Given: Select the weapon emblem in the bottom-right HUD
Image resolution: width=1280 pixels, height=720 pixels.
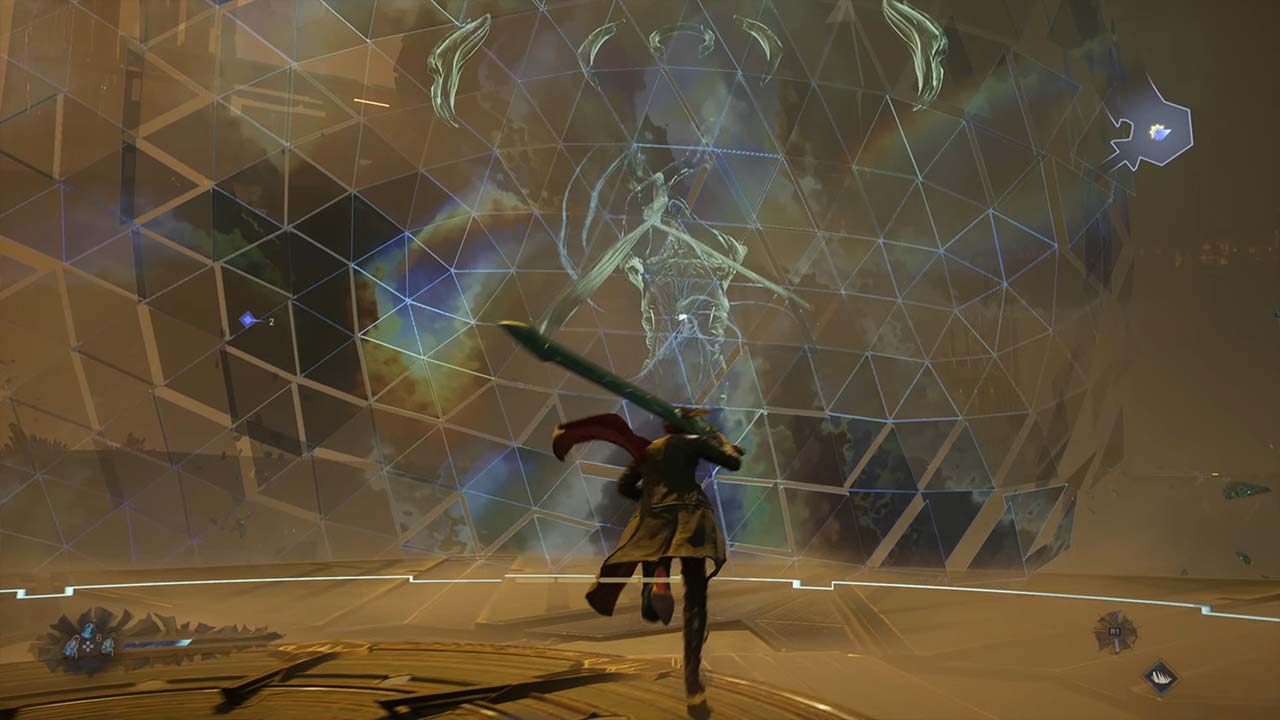Looking at the screenshot, I should click(x=1115, y=633).
